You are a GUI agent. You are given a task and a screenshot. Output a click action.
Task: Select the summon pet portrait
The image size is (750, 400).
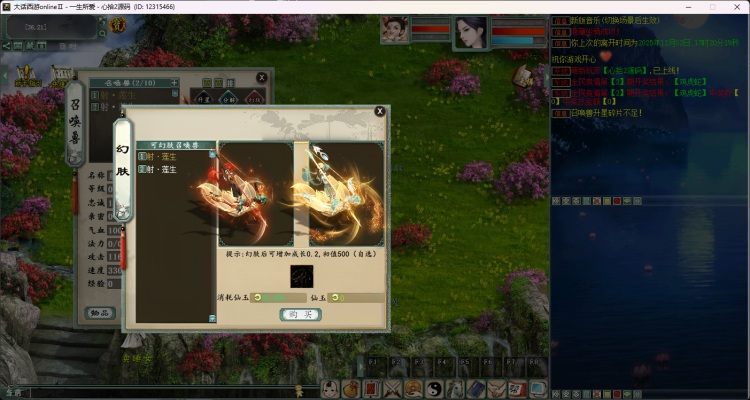pos(395,31)
